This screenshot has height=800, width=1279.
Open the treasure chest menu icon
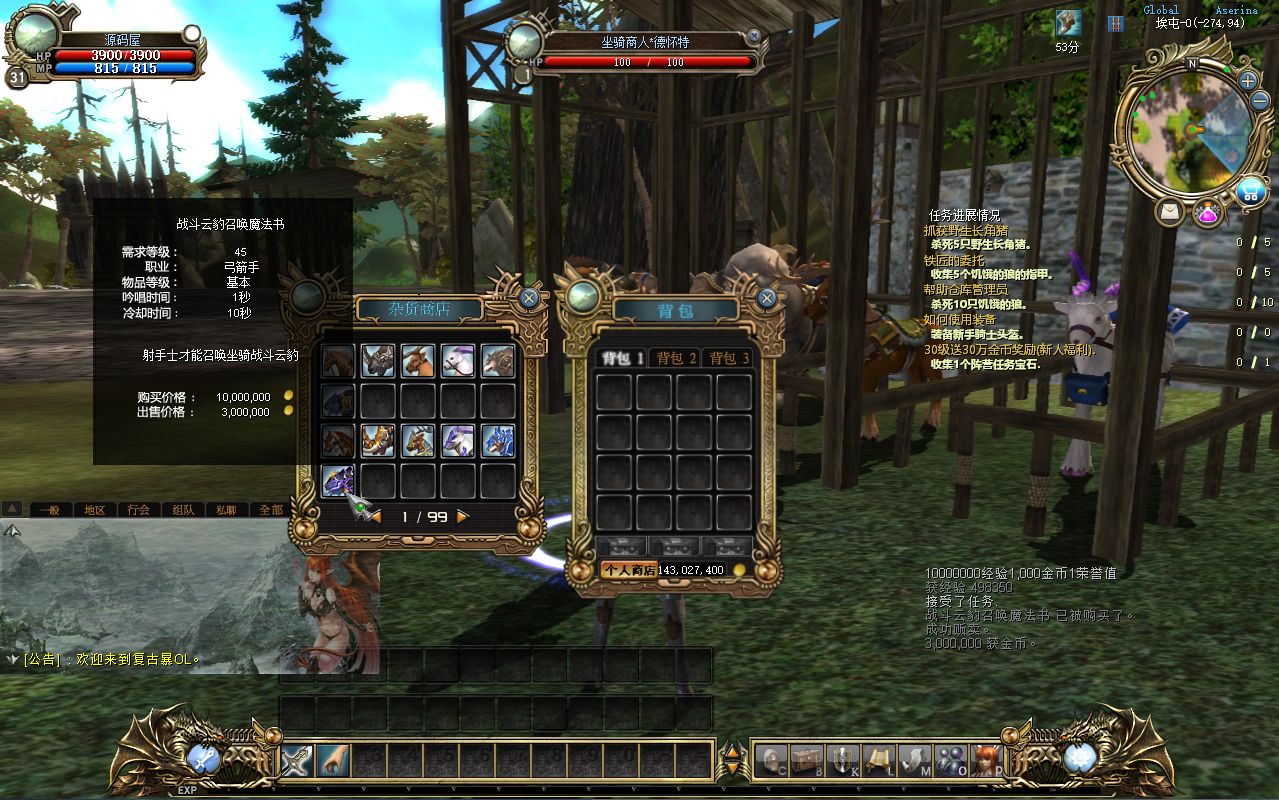coord(806,760)
